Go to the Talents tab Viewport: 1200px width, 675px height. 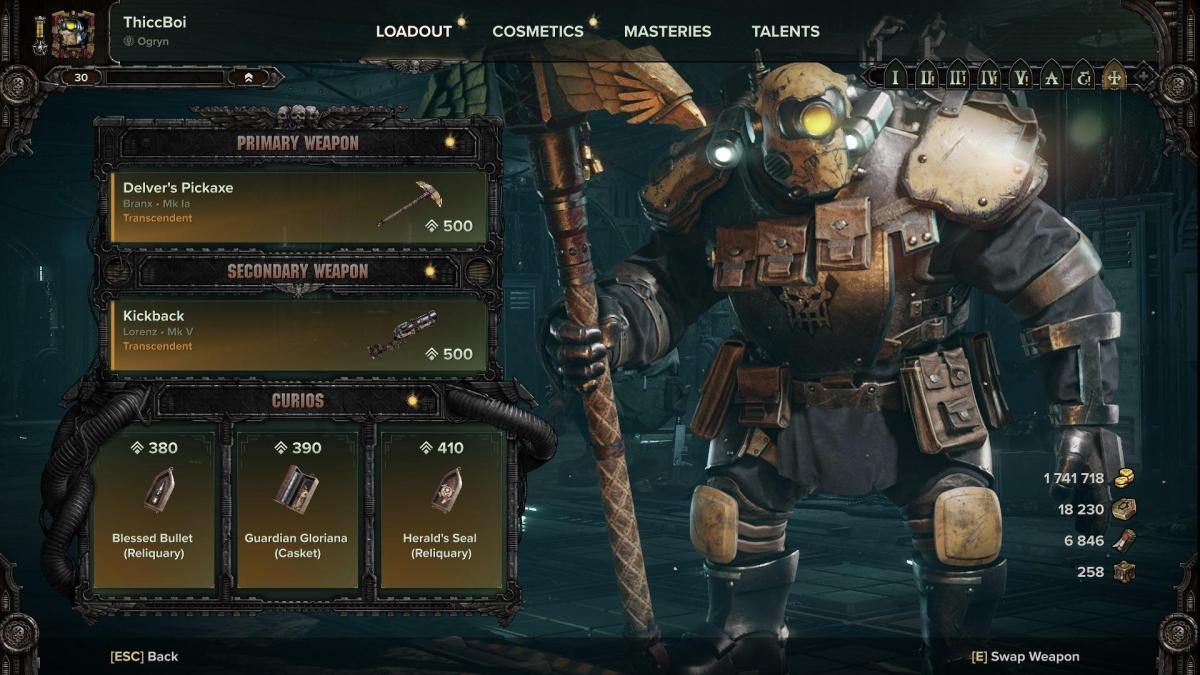pyautogui.click(x=785, y=31)
